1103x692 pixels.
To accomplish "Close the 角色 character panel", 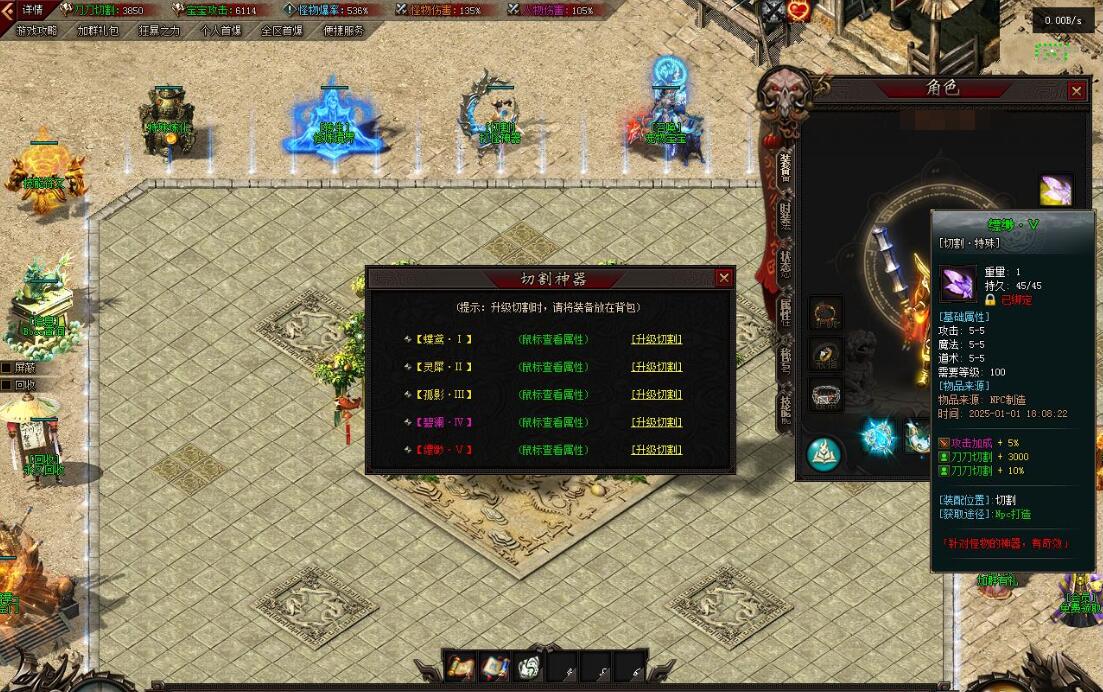I will click(1076, 91).
